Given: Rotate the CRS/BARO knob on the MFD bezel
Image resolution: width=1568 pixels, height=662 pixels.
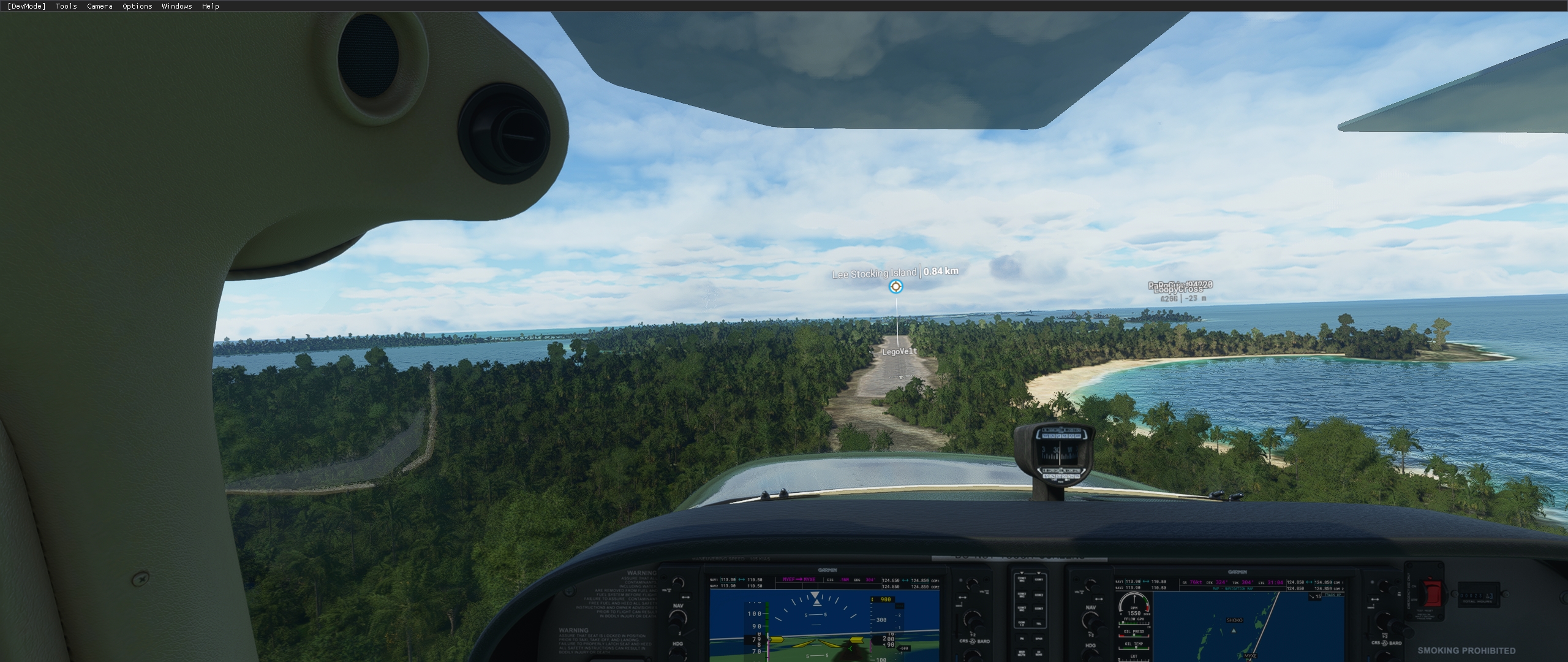Looking at the screenshot, I should click(1385, 622).
